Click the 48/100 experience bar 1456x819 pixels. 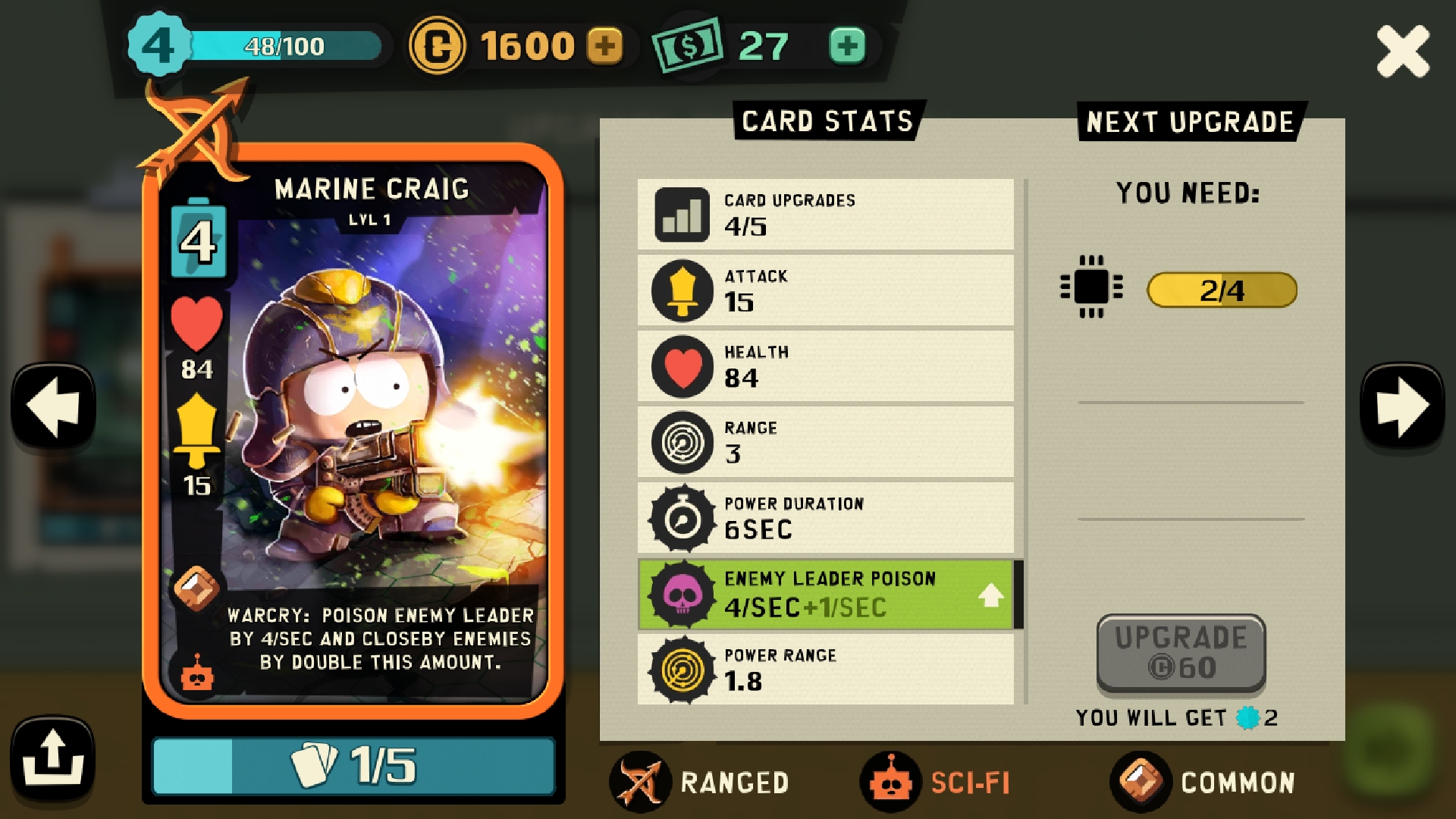(x=286, y=47)
